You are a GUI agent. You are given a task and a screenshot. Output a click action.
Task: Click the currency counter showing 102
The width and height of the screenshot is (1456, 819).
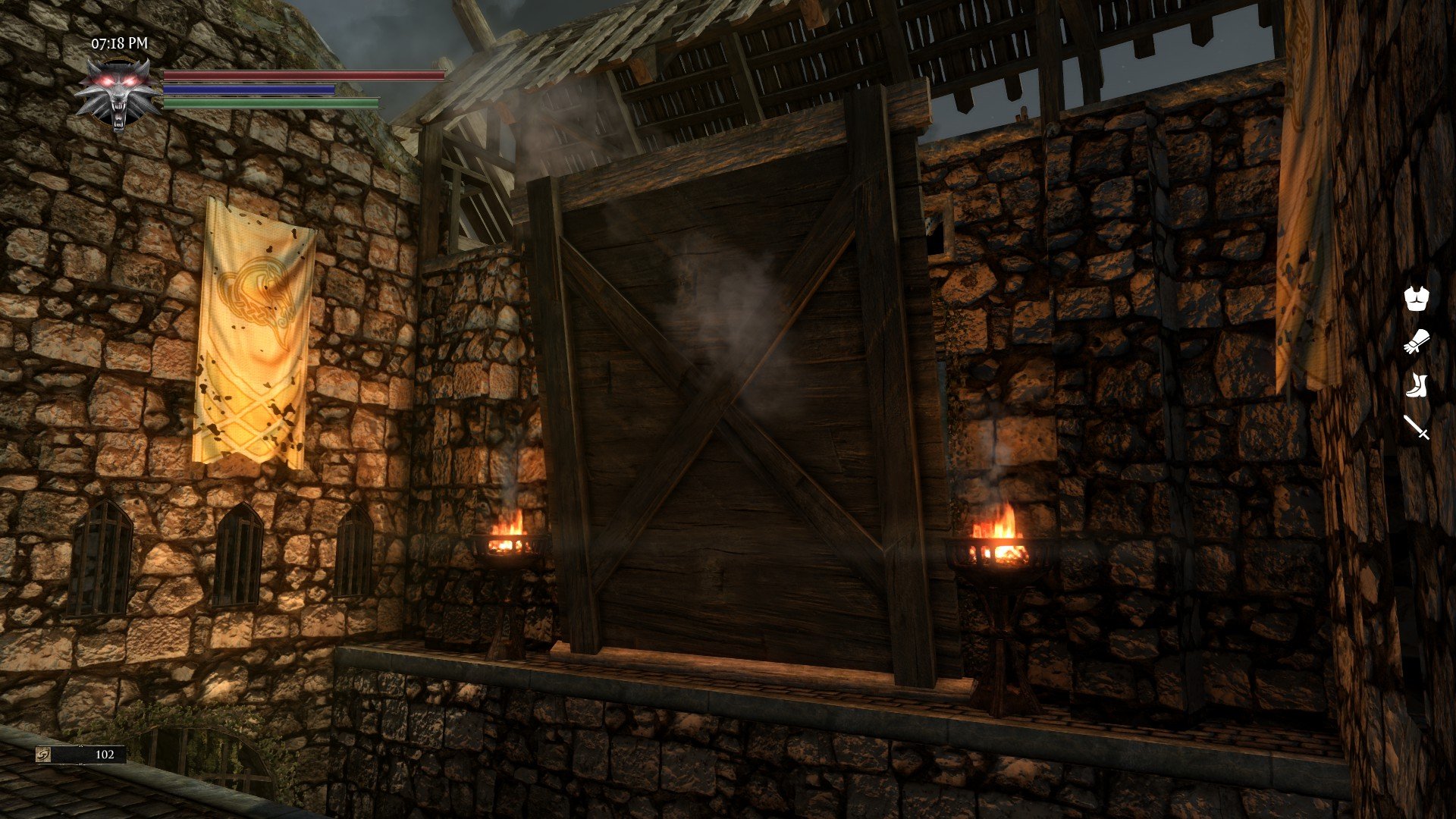(x=81, y=755)
